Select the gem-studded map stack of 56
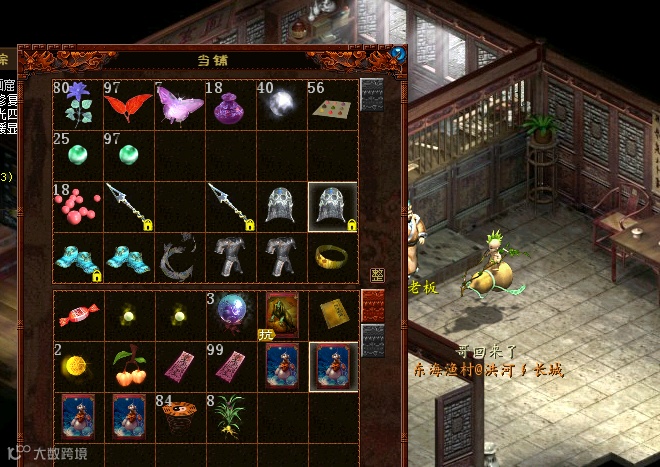 pyautogui.click(x=332, y=104)
